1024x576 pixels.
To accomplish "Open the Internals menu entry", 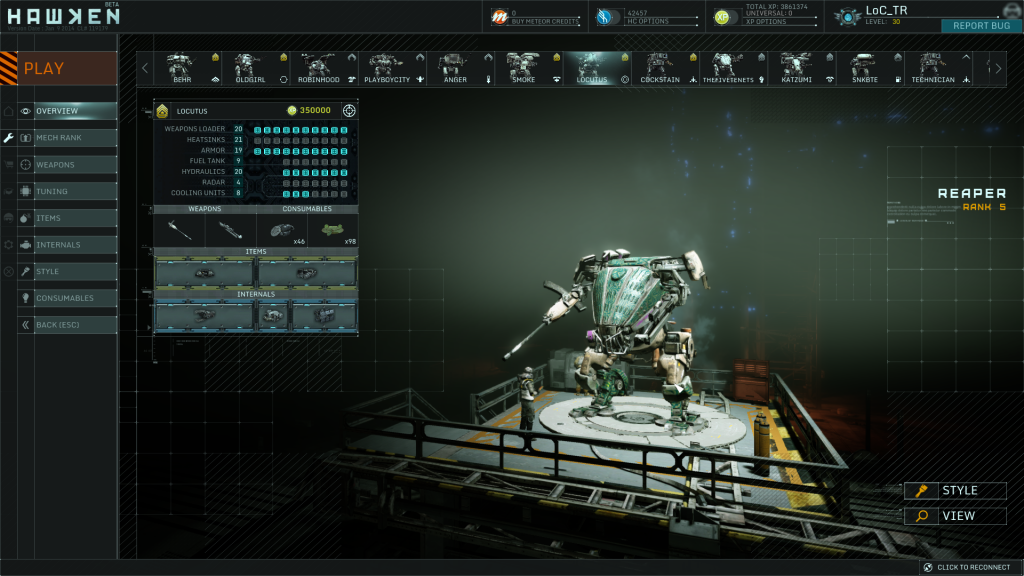I will 67,245.
